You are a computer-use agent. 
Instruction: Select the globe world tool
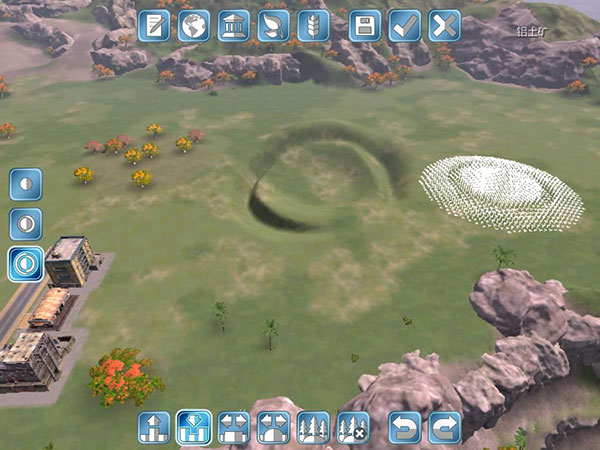pos(194,25)
